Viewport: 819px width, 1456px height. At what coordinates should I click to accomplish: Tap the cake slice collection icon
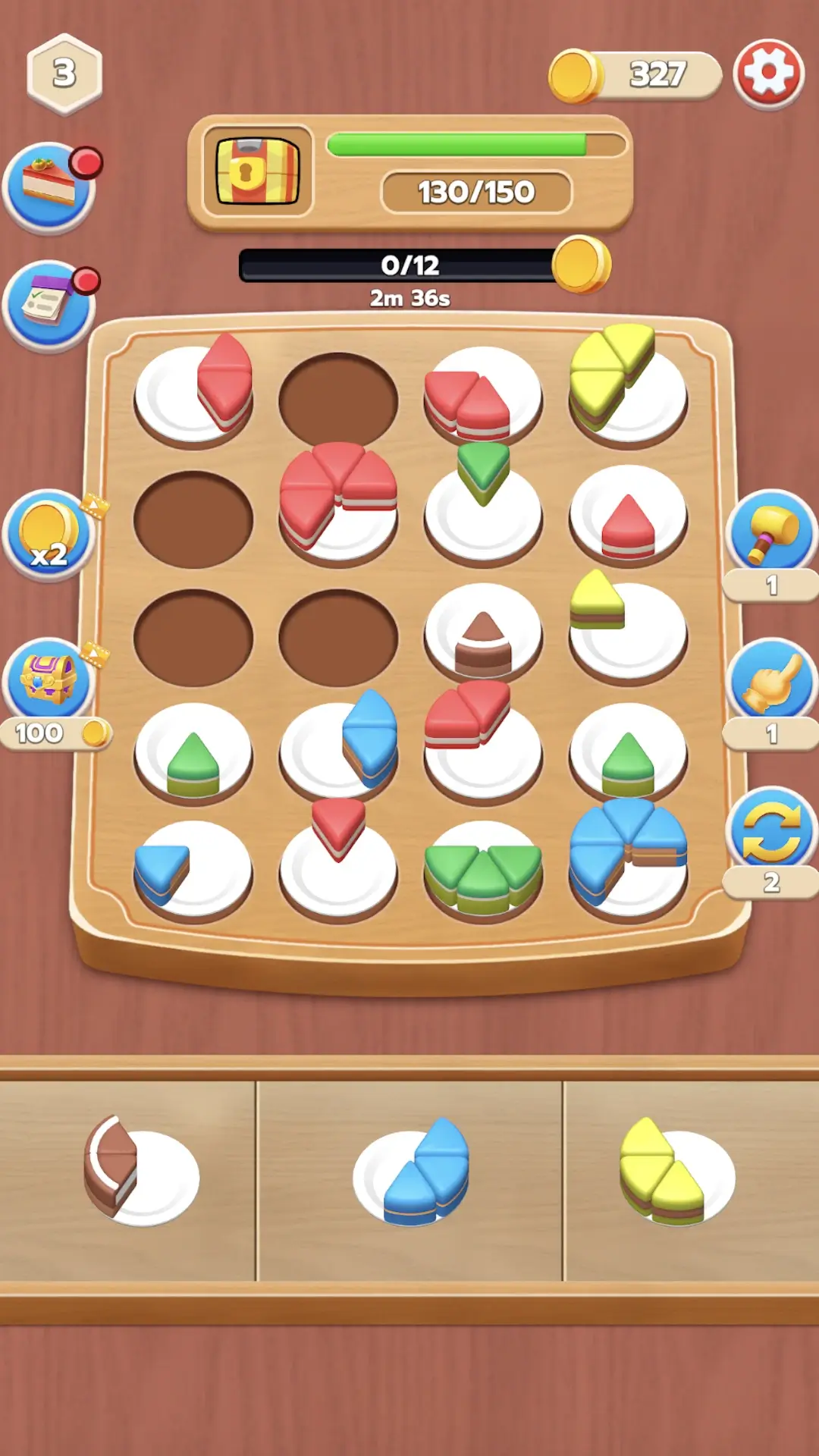[50, 187]
